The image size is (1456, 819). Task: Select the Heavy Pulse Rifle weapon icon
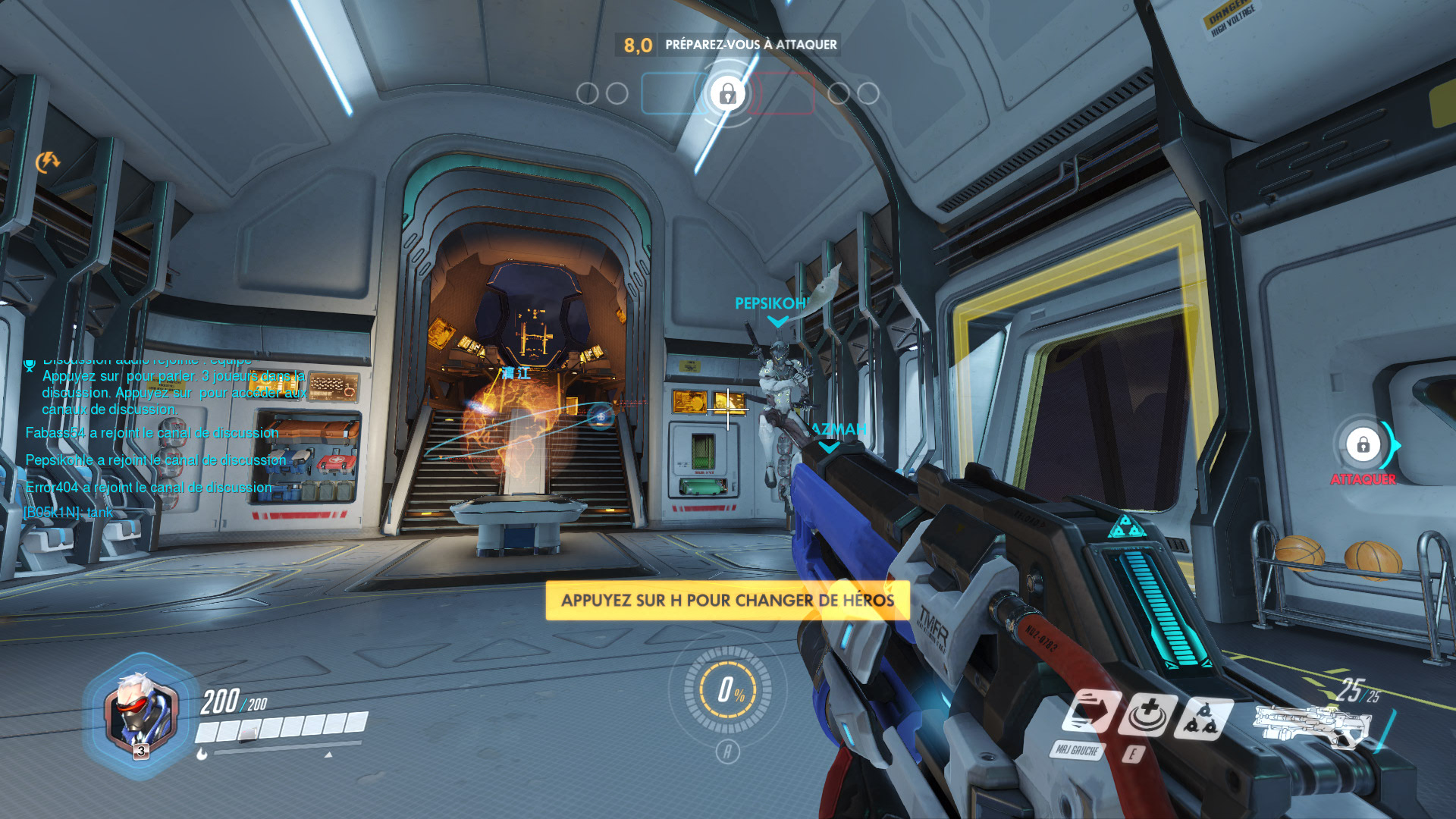pos(1310,726)
